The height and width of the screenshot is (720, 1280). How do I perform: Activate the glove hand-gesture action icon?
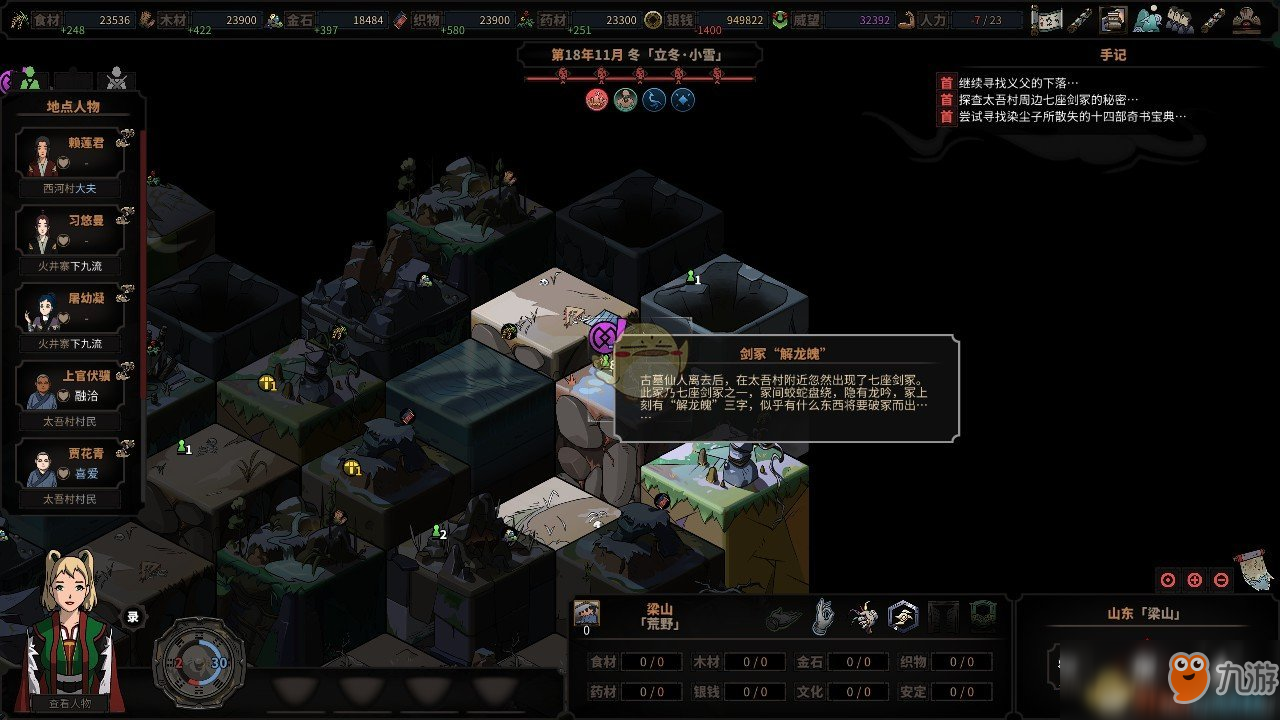pos(822,617)
